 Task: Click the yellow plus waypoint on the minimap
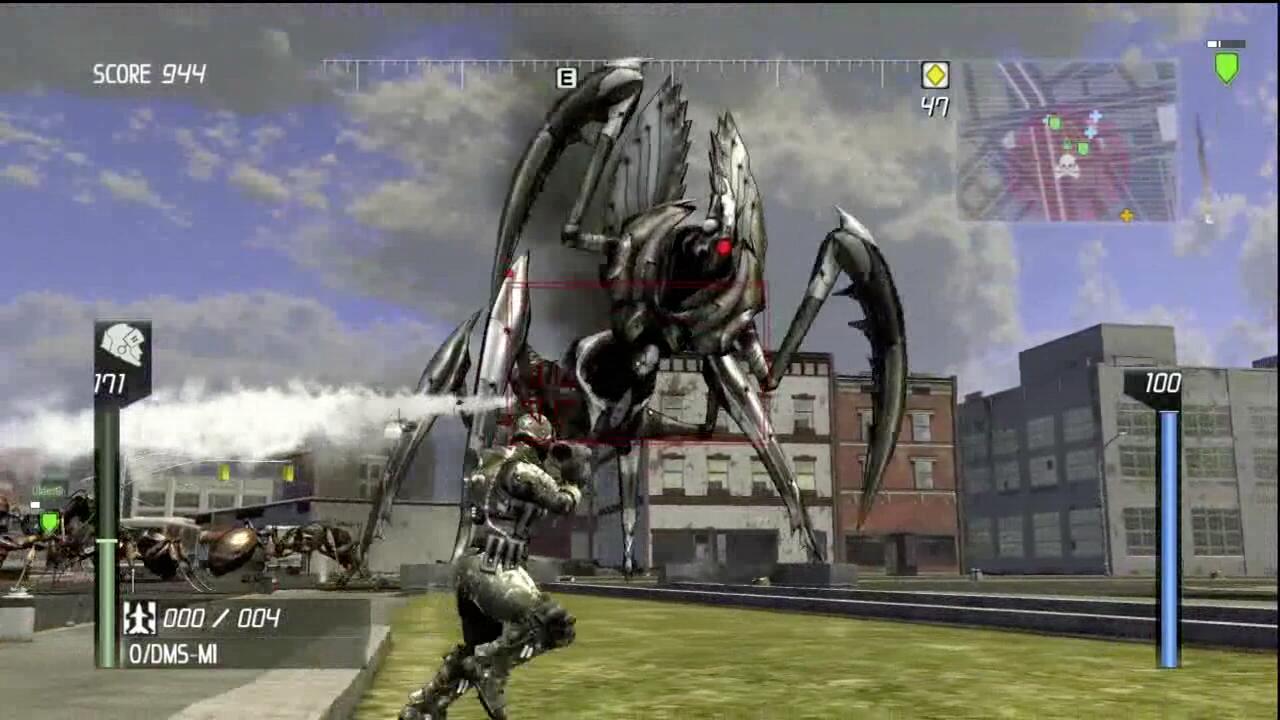(1129, 214)
